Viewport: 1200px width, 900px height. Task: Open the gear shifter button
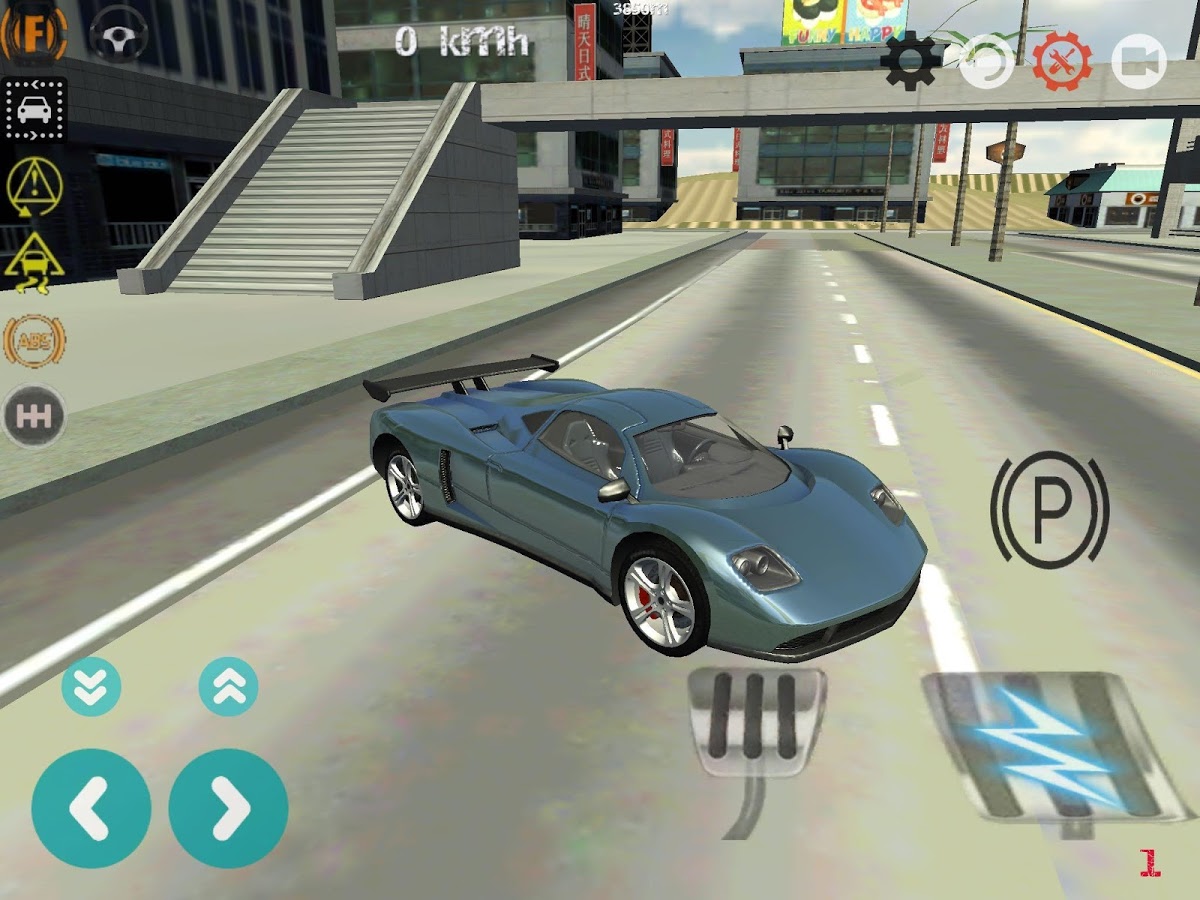[34, 416]
